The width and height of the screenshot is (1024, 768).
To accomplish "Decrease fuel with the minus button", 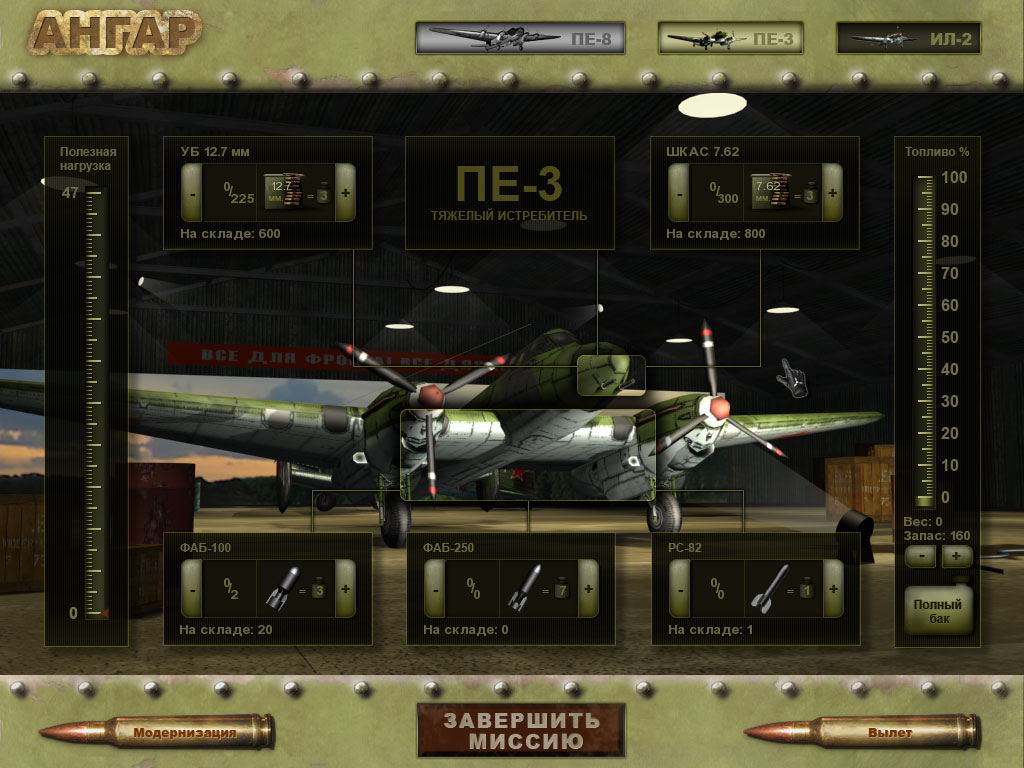I will click(920, 556).
